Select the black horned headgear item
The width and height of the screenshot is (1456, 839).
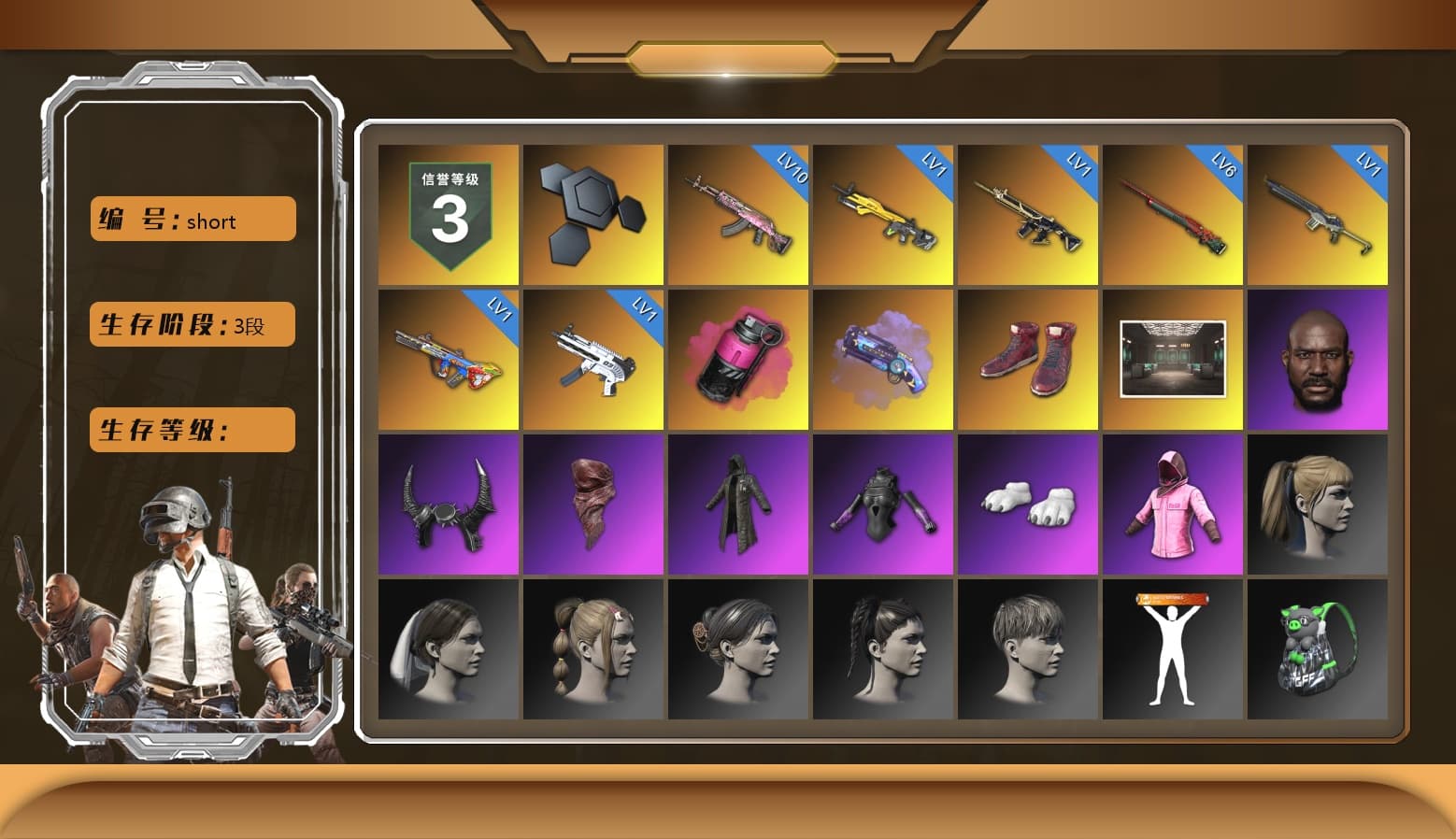[448, 505]
